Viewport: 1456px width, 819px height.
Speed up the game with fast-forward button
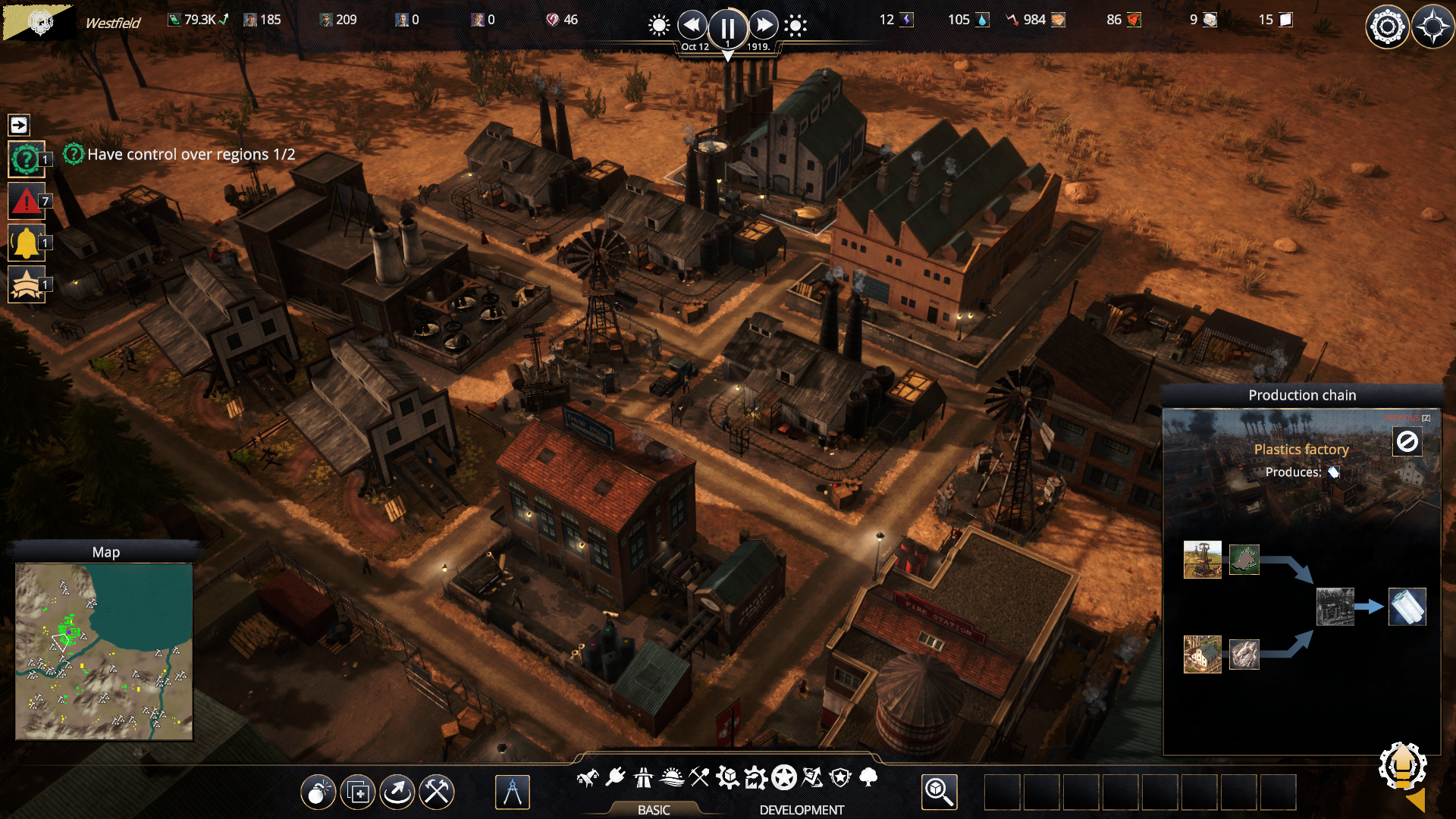pos(764,26)
